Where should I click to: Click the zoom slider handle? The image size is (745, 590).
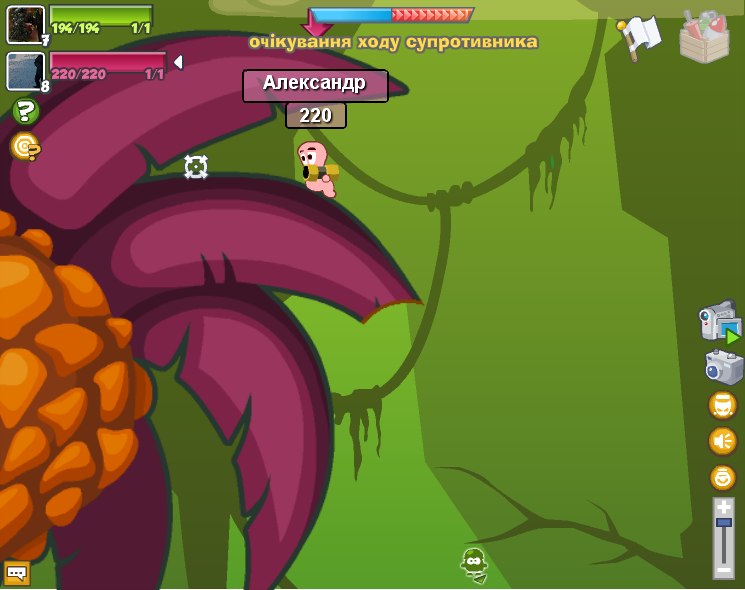point(723,523)
